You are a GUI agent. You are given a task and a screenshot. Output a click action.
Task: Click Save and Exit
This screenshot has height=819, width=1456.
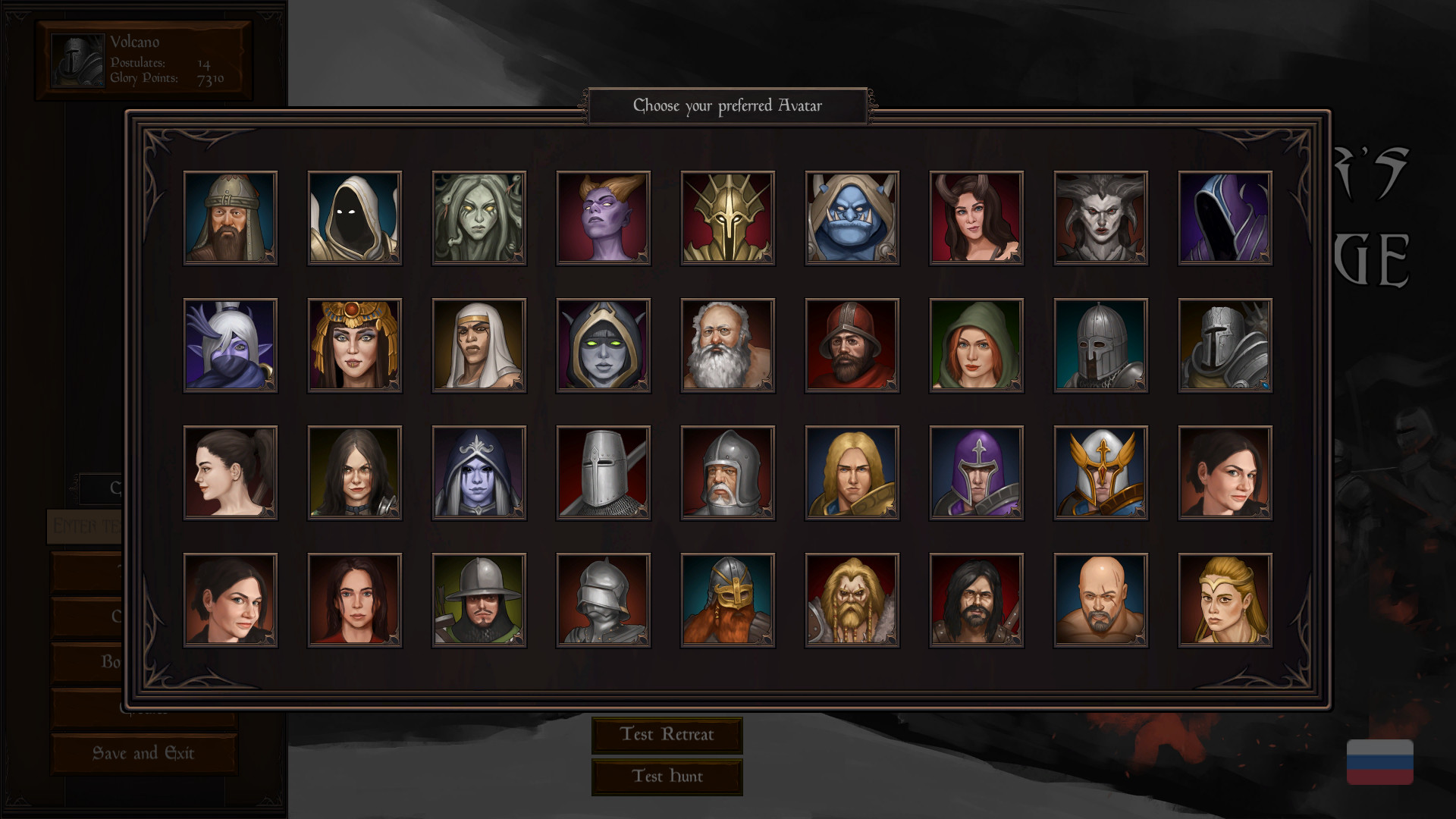(x=143, y=753)
